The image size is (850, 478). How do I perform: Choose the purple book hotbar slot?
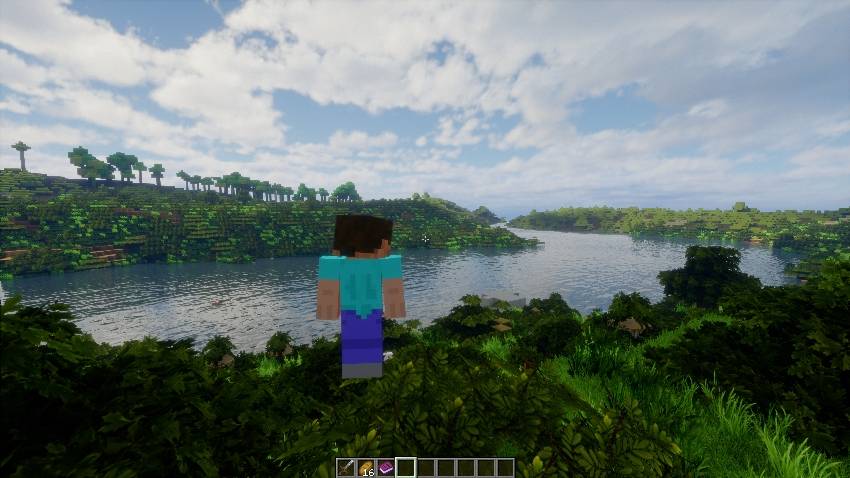click(x=385, y=467)
